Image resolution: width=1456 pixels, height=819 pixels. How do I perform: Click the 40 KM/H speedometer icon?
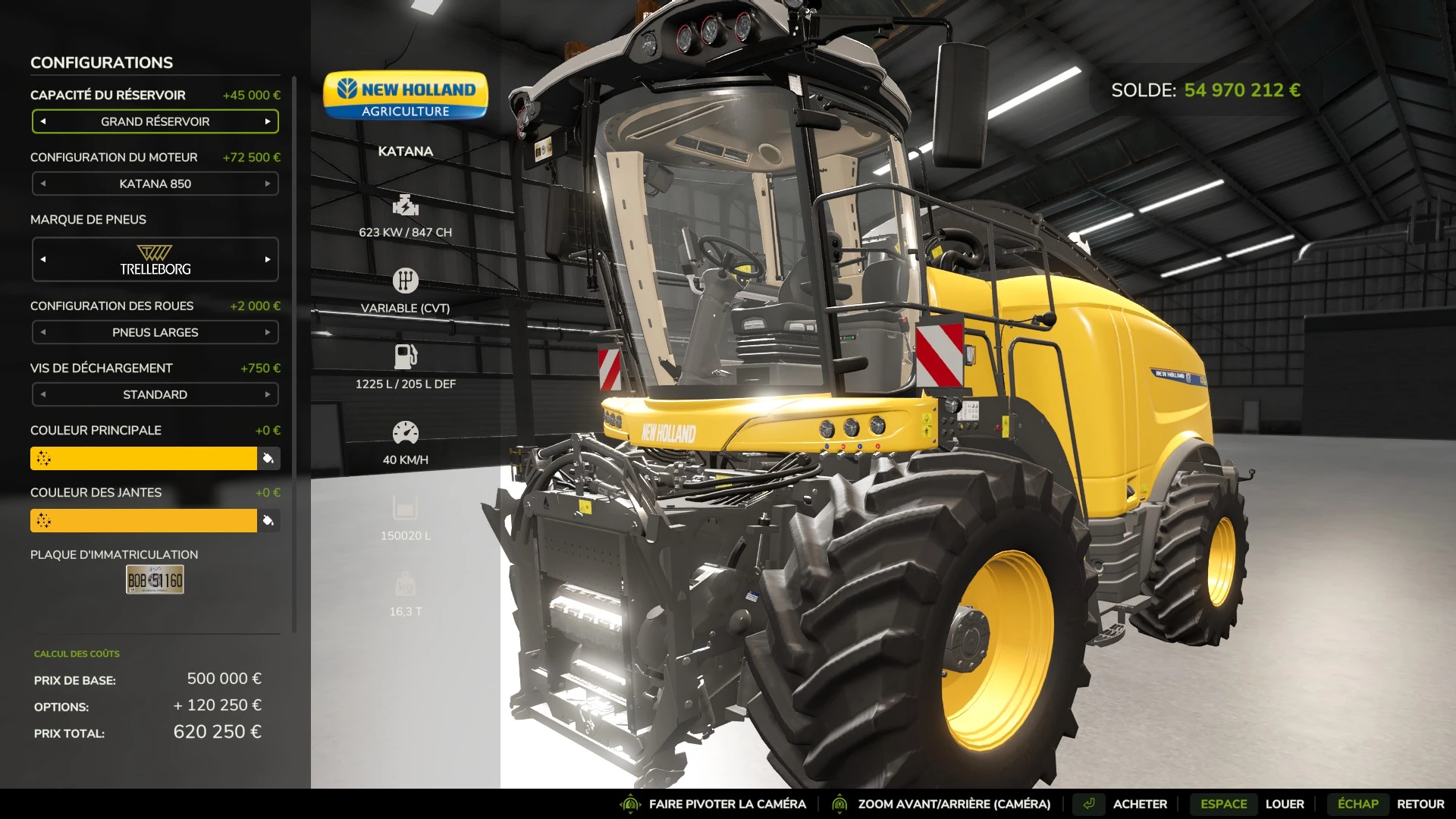point(406,430)
